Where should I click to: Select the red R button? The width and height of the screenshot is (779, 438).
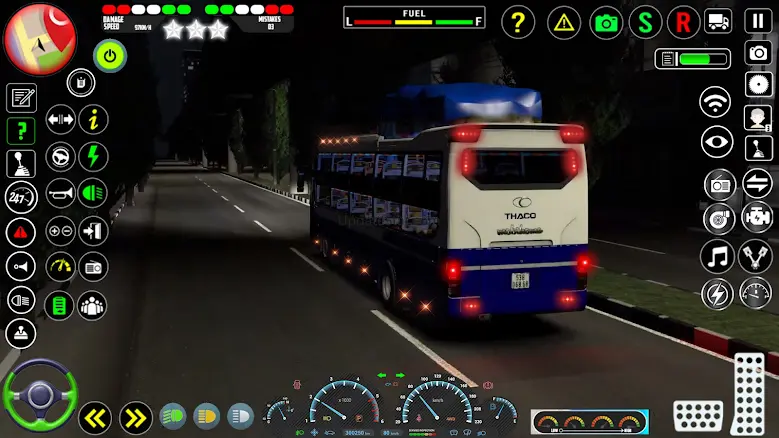click(684, 21)
